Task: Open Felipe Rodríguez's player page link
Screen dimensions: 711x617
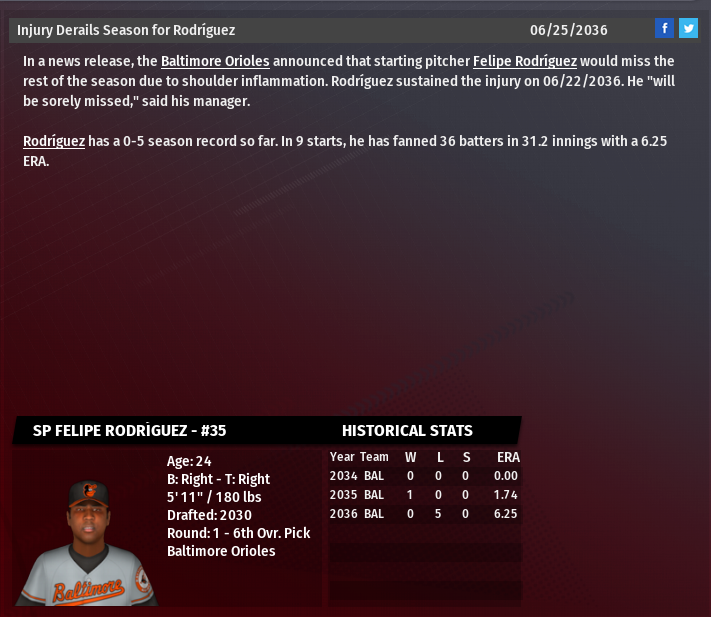Action: [524, 61]
